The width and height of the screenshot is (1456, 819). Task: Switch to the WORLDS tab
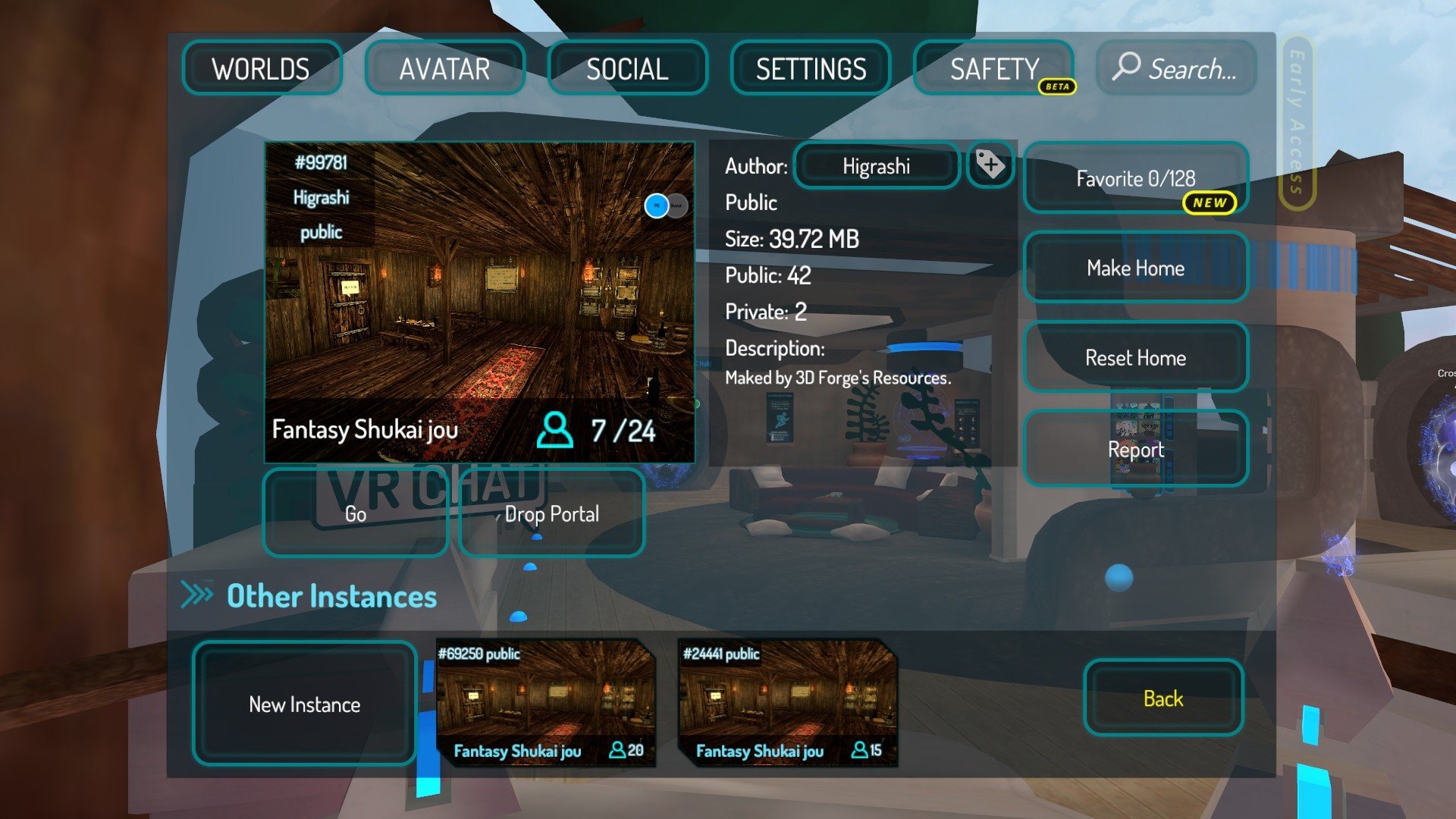coord(262,69)
